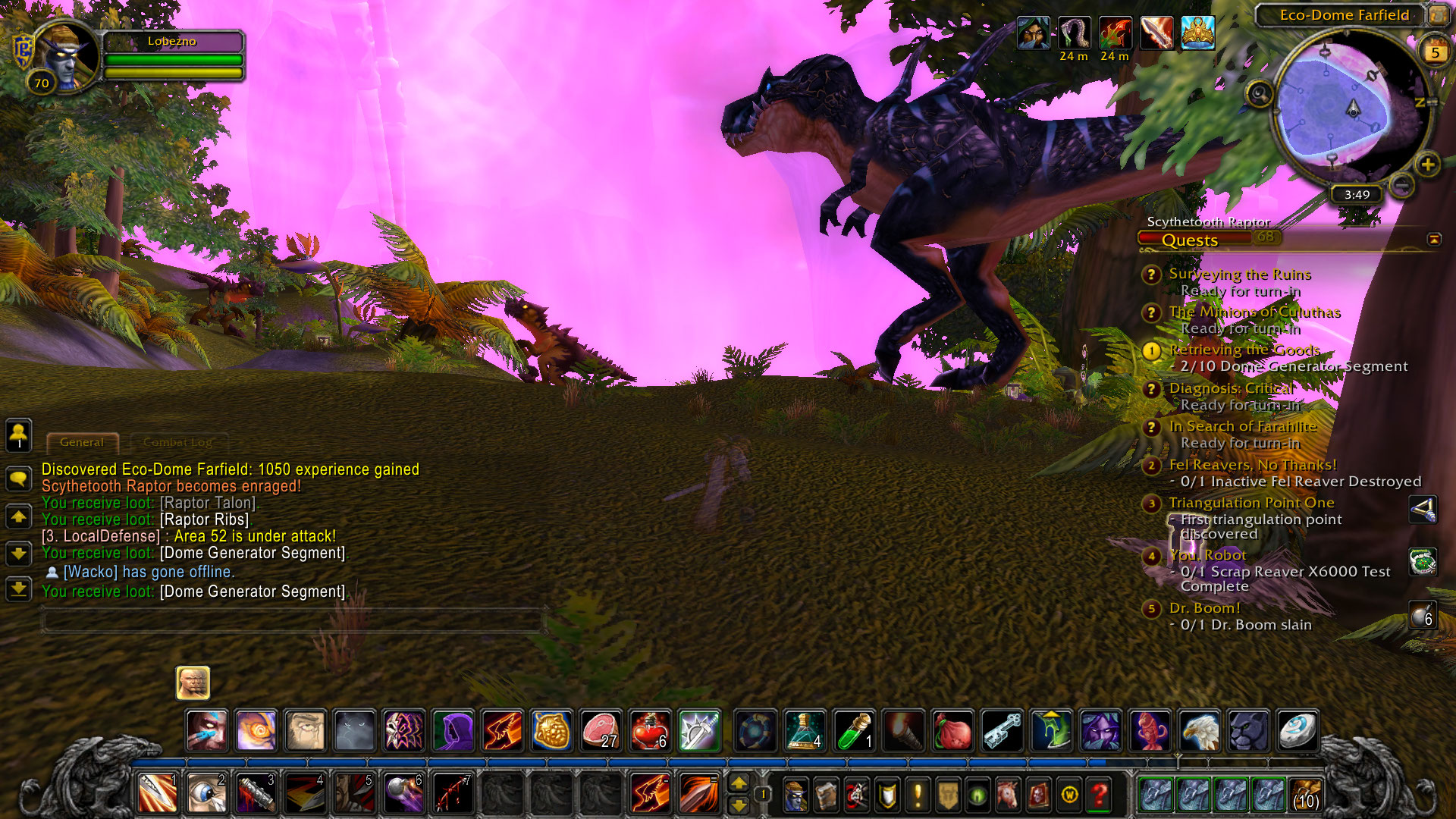
Task: Summon the white eagle mount icon
Action: tap(1199, 730)
